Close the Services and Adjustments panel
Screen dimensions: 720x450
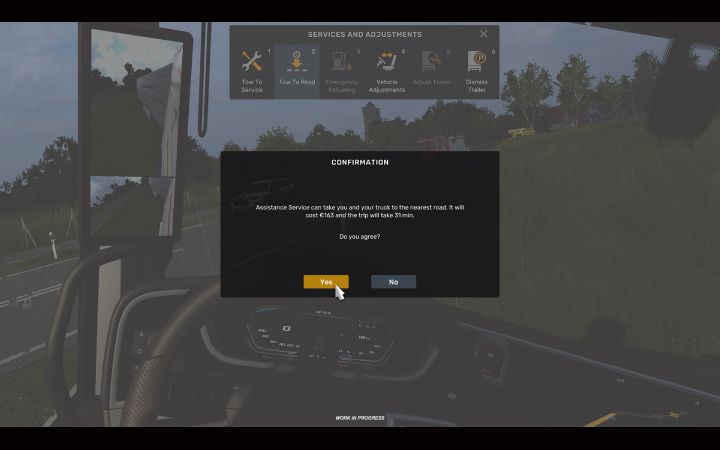click(x=484, y=34)
